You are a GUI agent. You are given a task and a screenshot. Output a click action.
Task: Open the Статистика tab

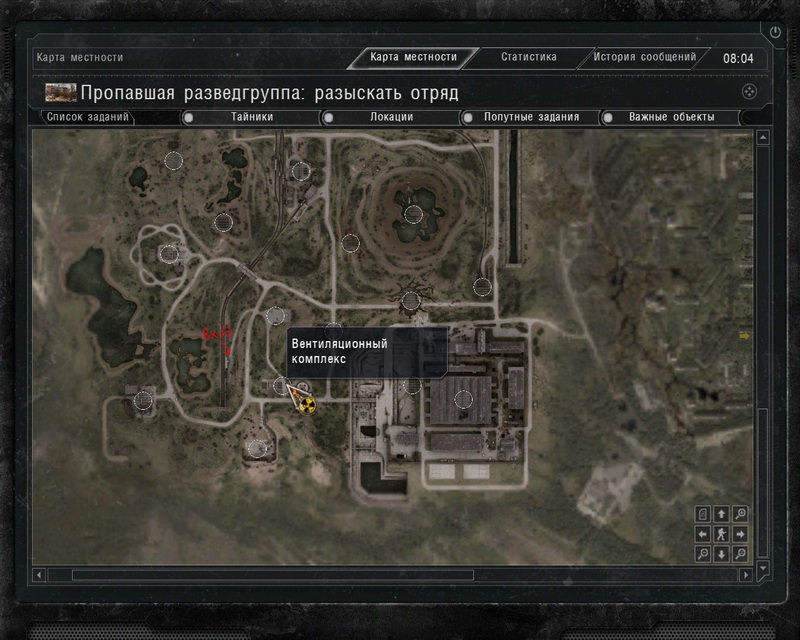[x=528, y=57]
